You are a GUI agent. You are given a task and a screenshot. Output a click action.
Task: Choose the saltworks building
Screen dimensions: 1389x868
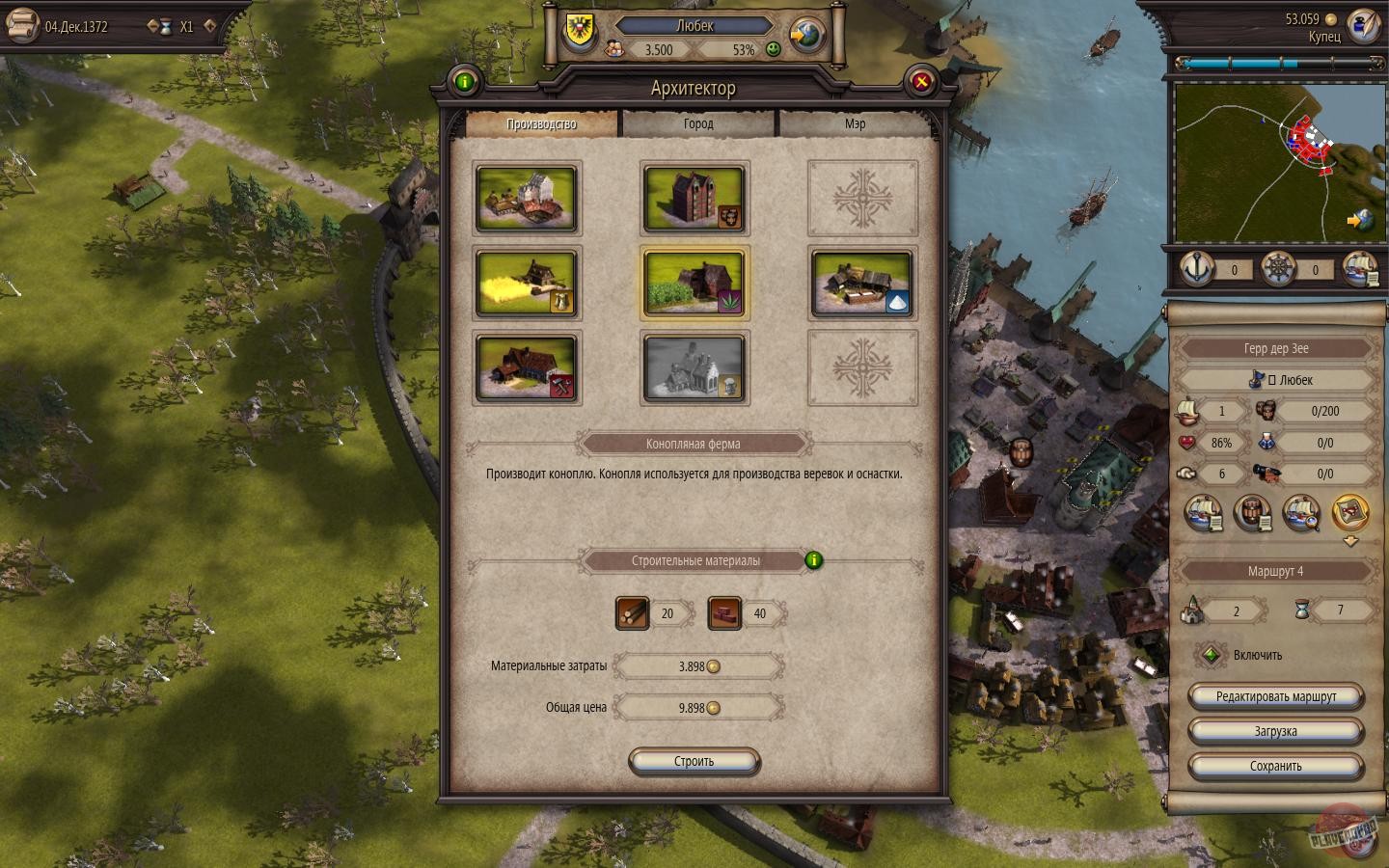pyautogui.click(x=861, y=283)
